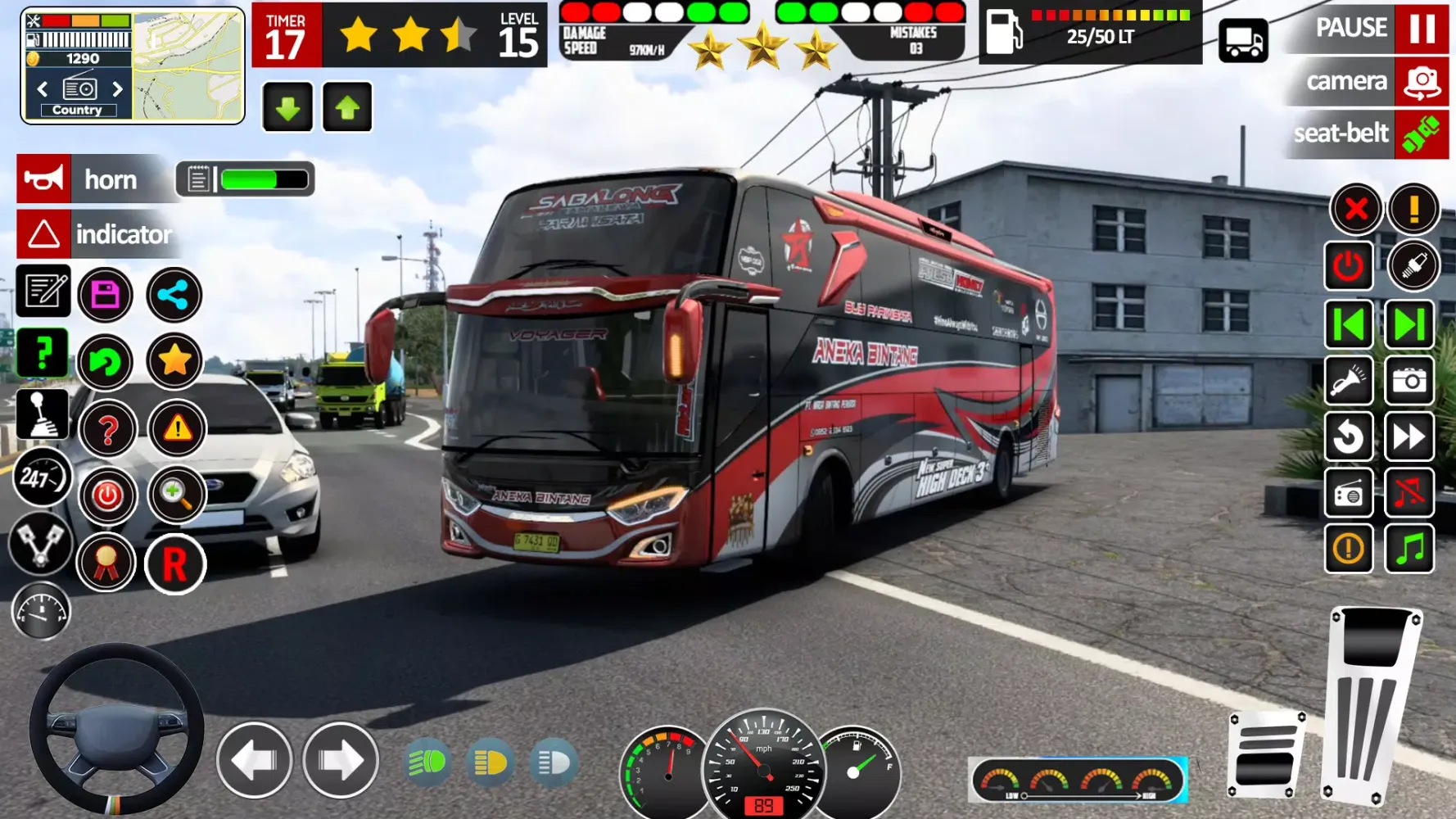Viewport: 1456px width, 819px height.
Task: Open the magnifying glass zoom icon
Action: point(175,494)
